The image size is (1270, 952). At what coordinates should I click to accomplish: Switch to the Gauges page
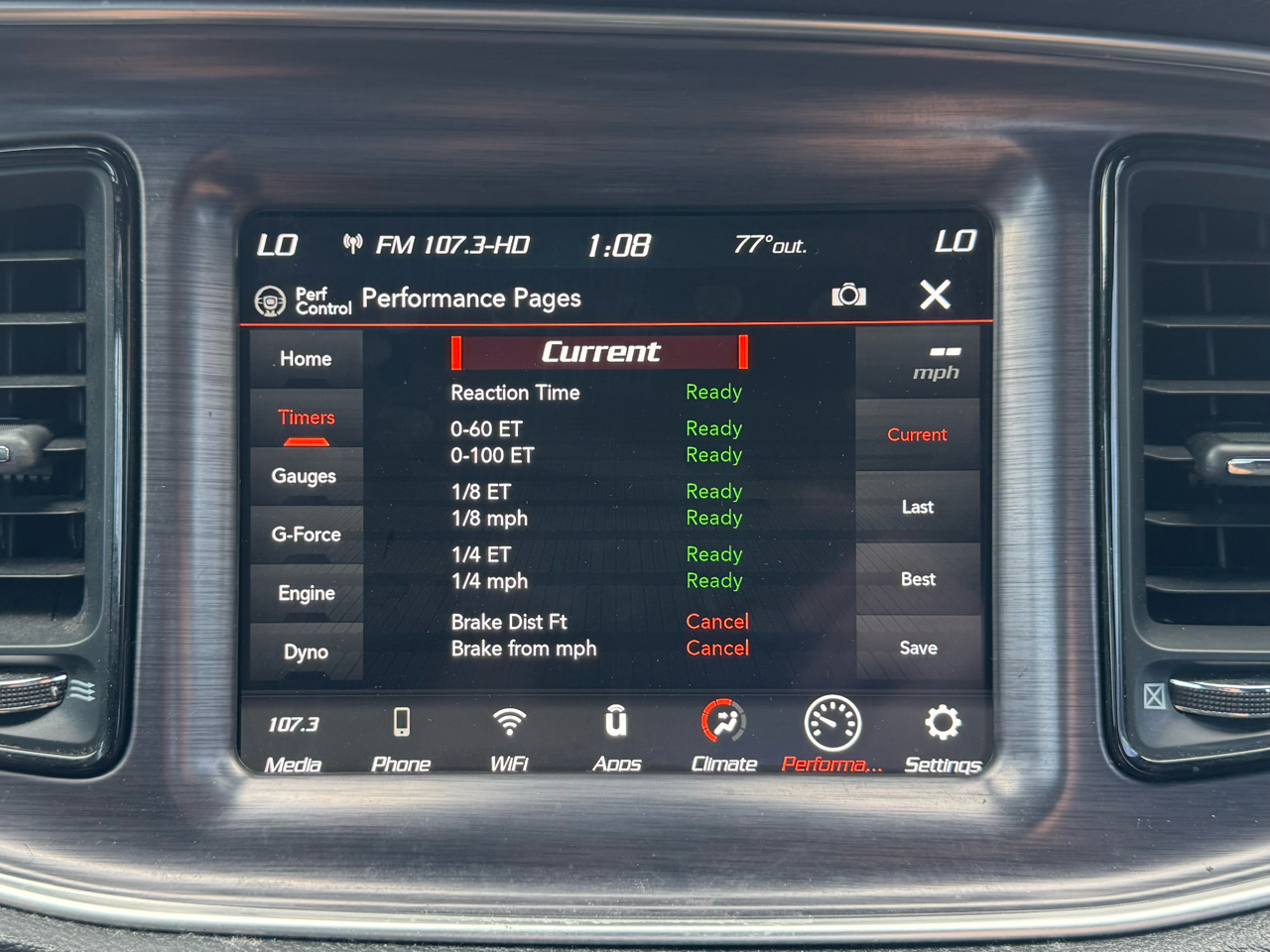tap(305, 476)
